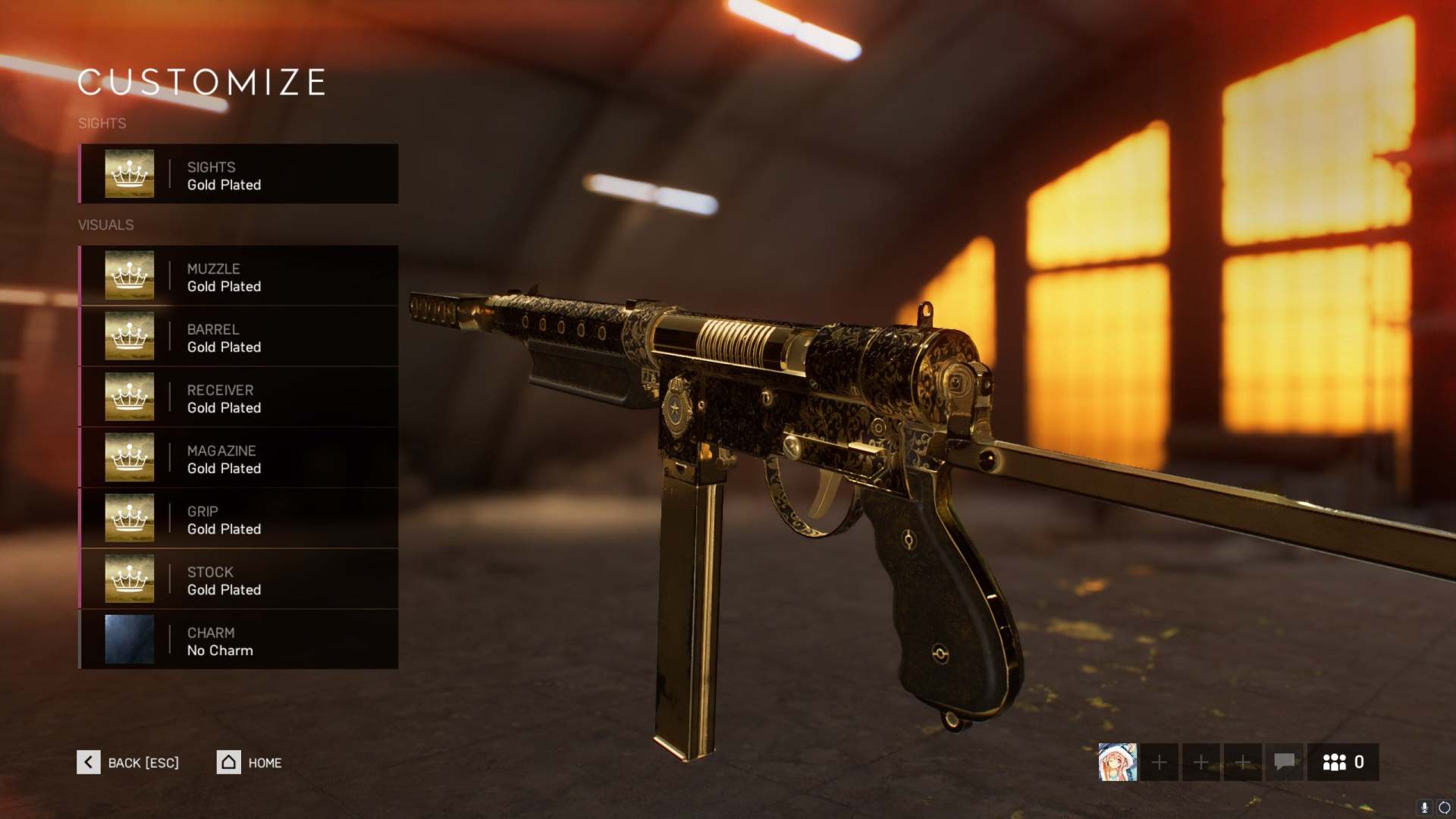
Task: Return to the Home screen
Action: 249,762
